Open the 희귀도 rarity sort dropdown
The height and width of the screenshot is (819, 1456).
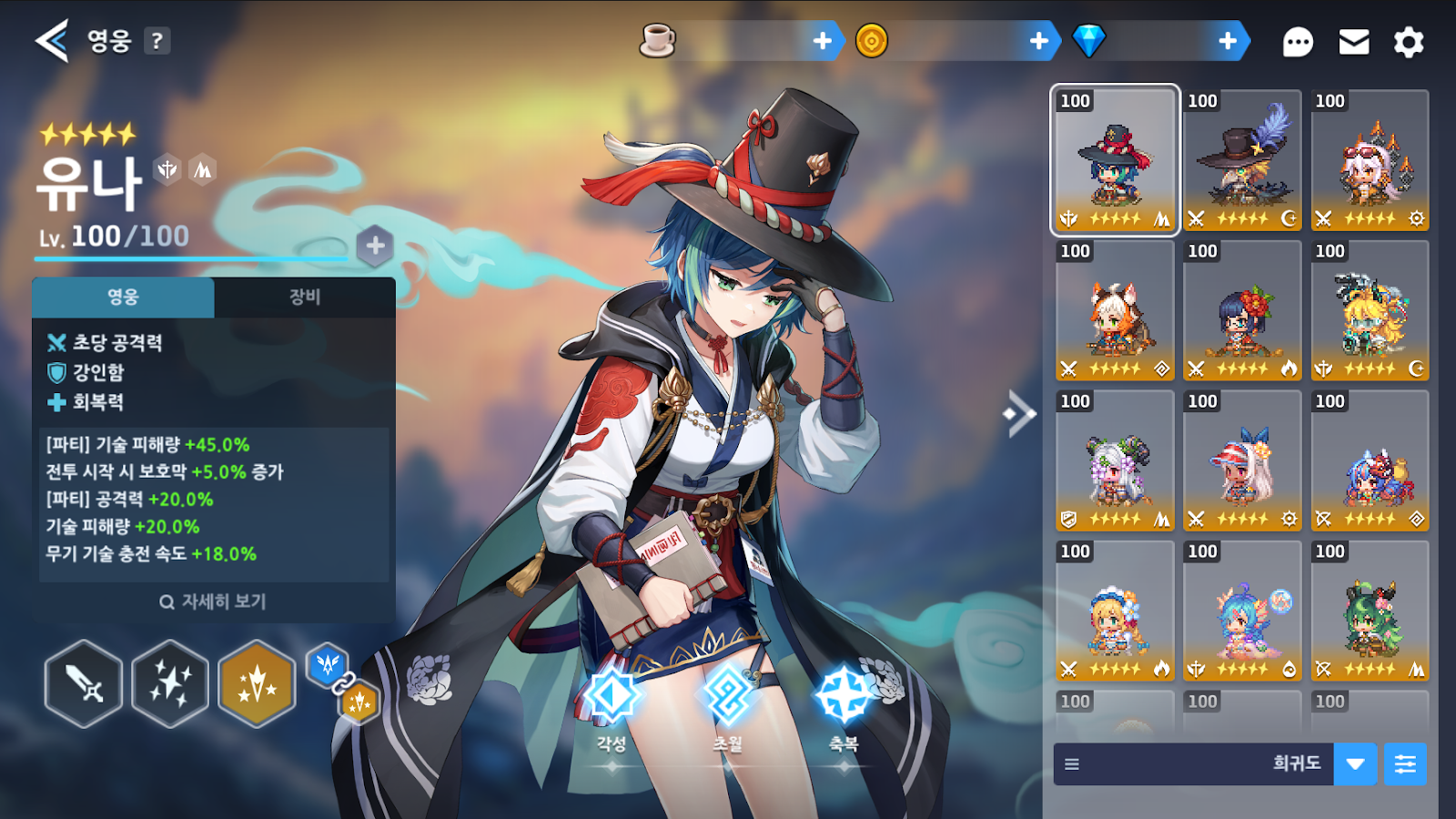(x=1355, y=763)
